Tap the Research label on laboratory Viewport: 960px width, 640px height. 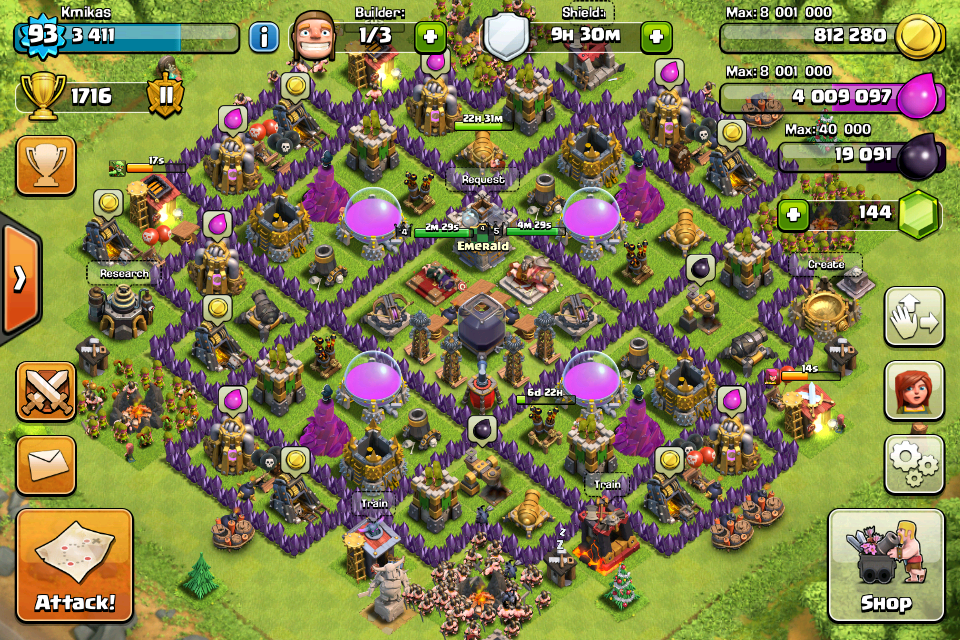tap(124, 273)
